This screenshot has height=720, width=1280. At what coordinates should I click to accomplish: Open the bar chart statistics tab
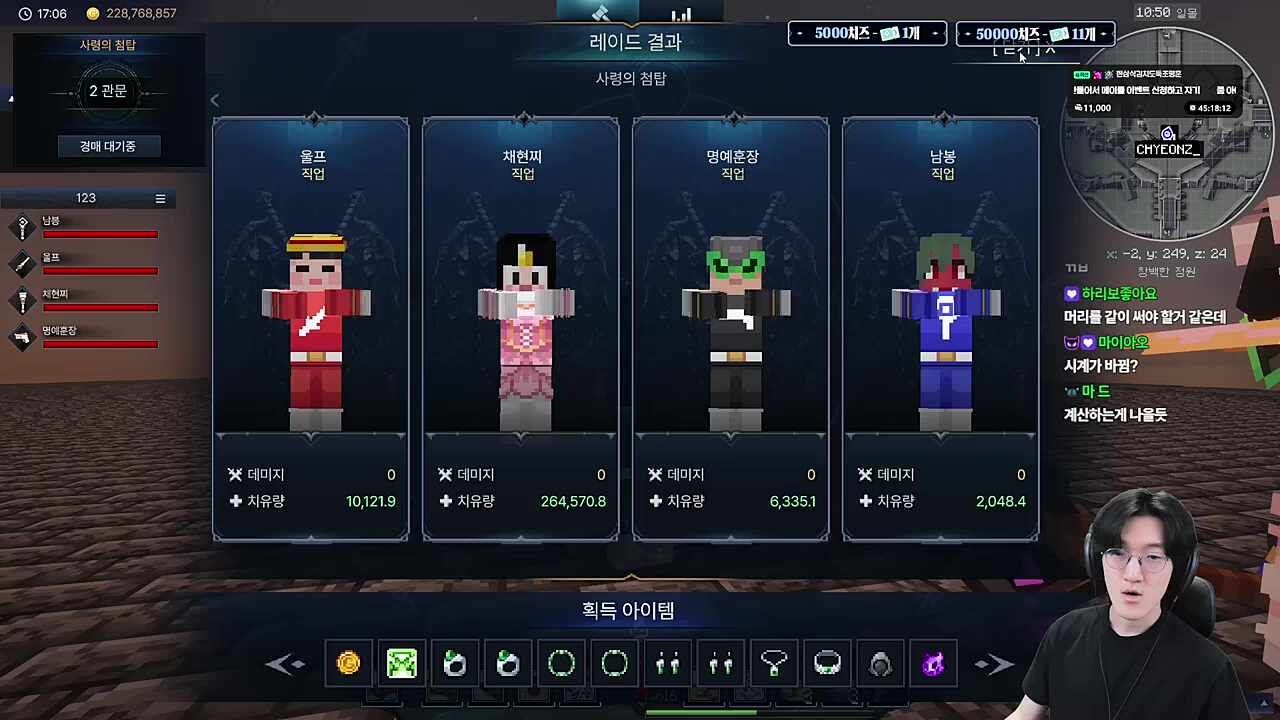682,13
